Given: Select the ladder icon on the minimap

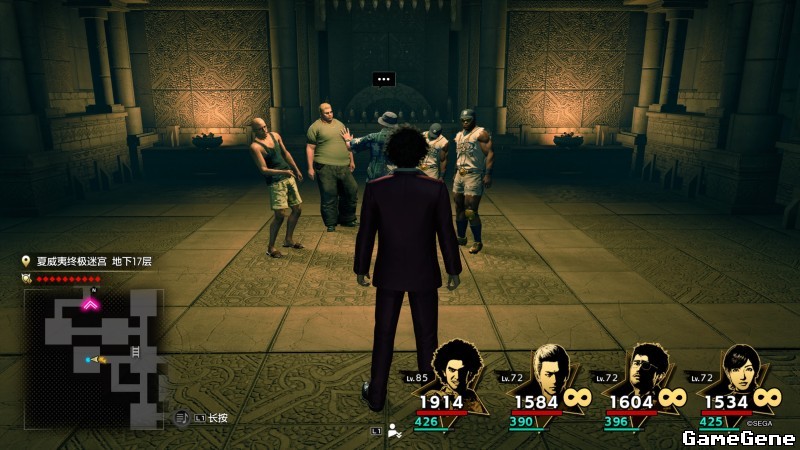Looking at the screenshot, I should (x=135, y=353).
